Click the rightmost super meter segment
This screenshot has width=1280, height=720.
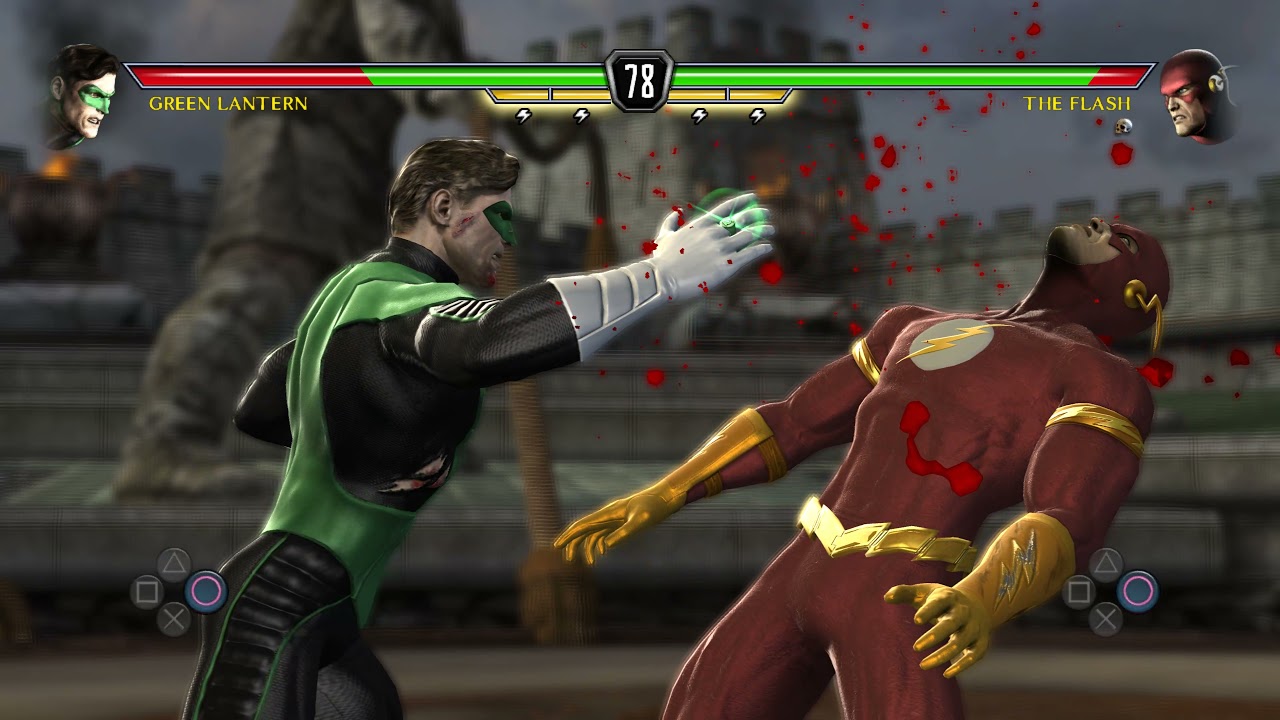point(758,93)
